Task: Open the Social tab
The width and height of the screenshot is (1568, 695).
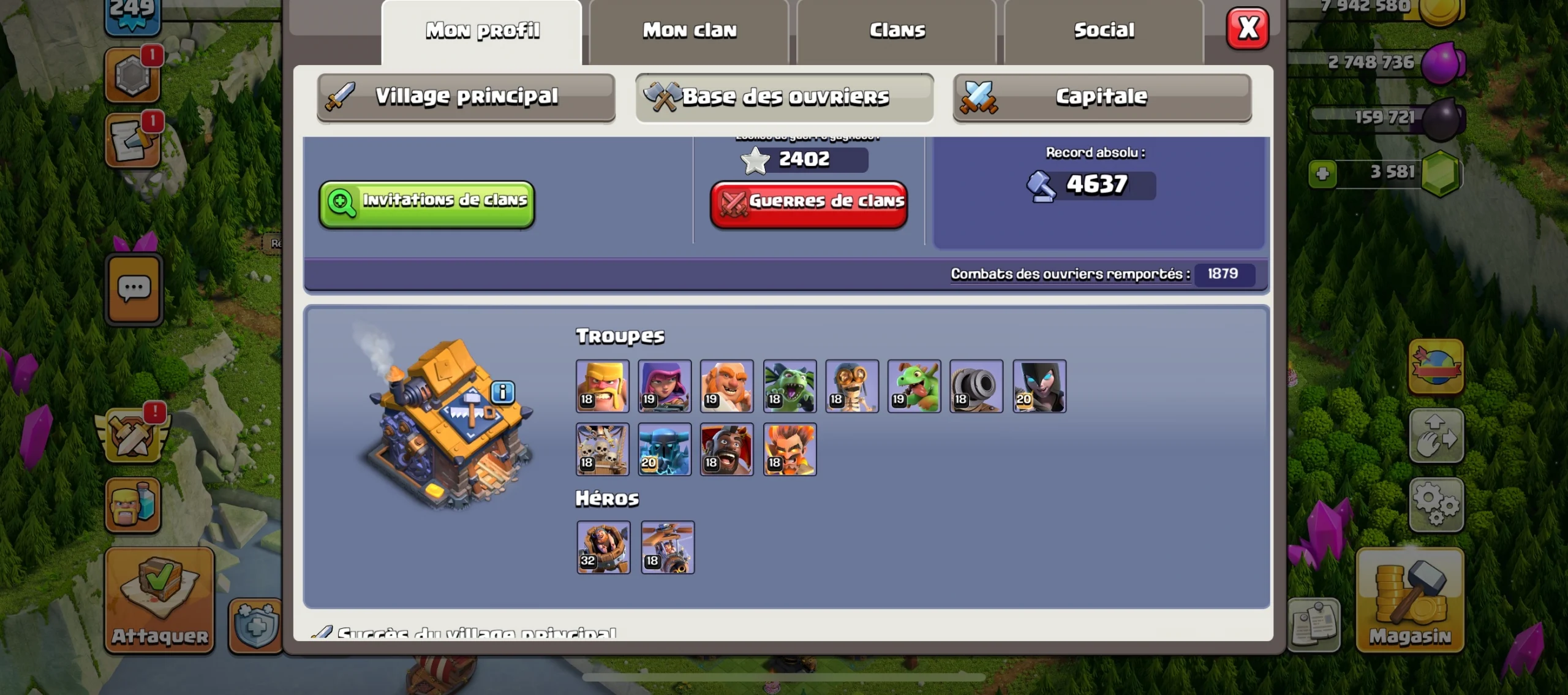Action: (x=1104, y=29)
